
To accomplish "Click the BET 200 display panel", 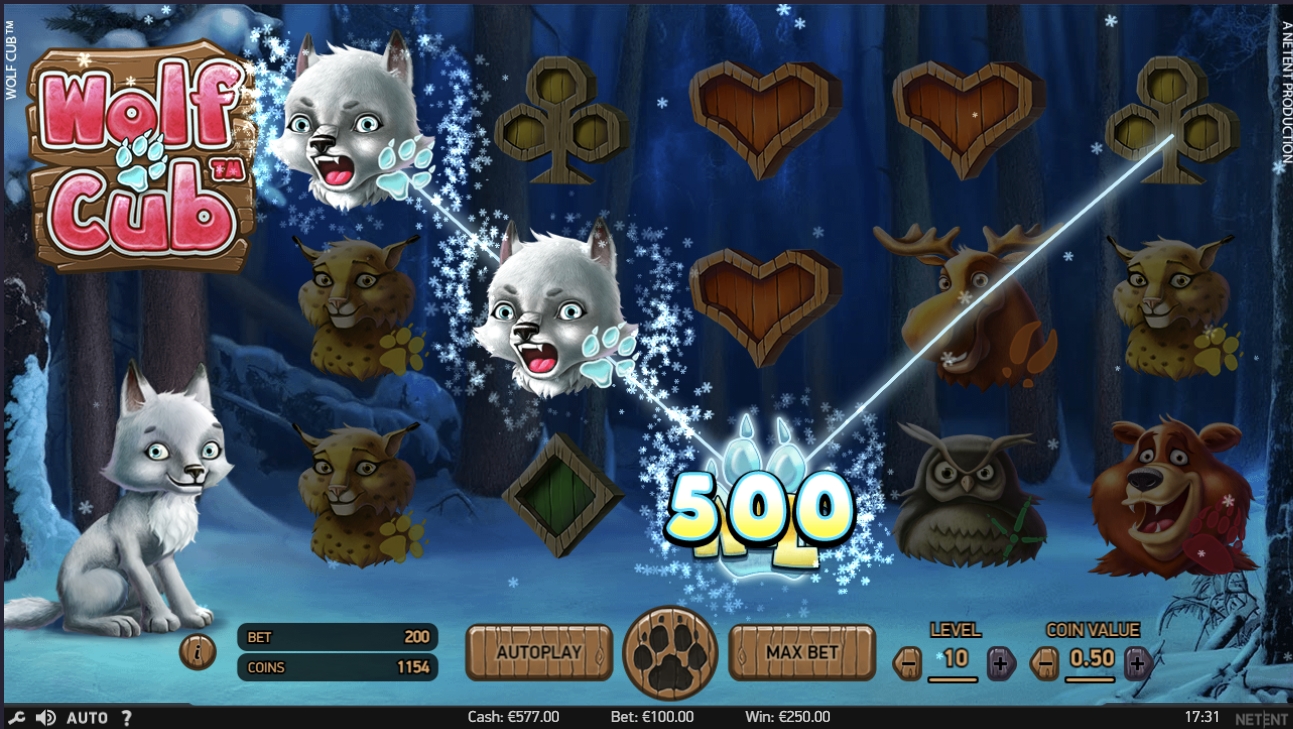I will 337,636.
